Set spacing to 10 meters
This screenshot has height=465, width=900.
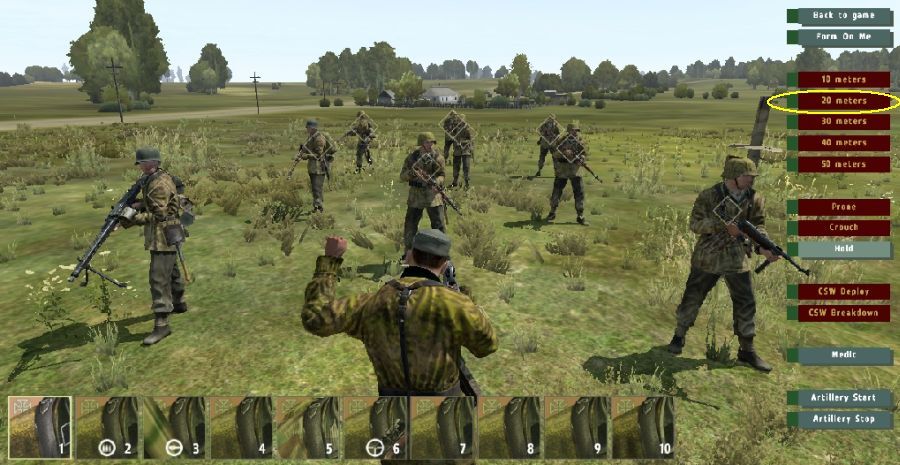[843, 79]
